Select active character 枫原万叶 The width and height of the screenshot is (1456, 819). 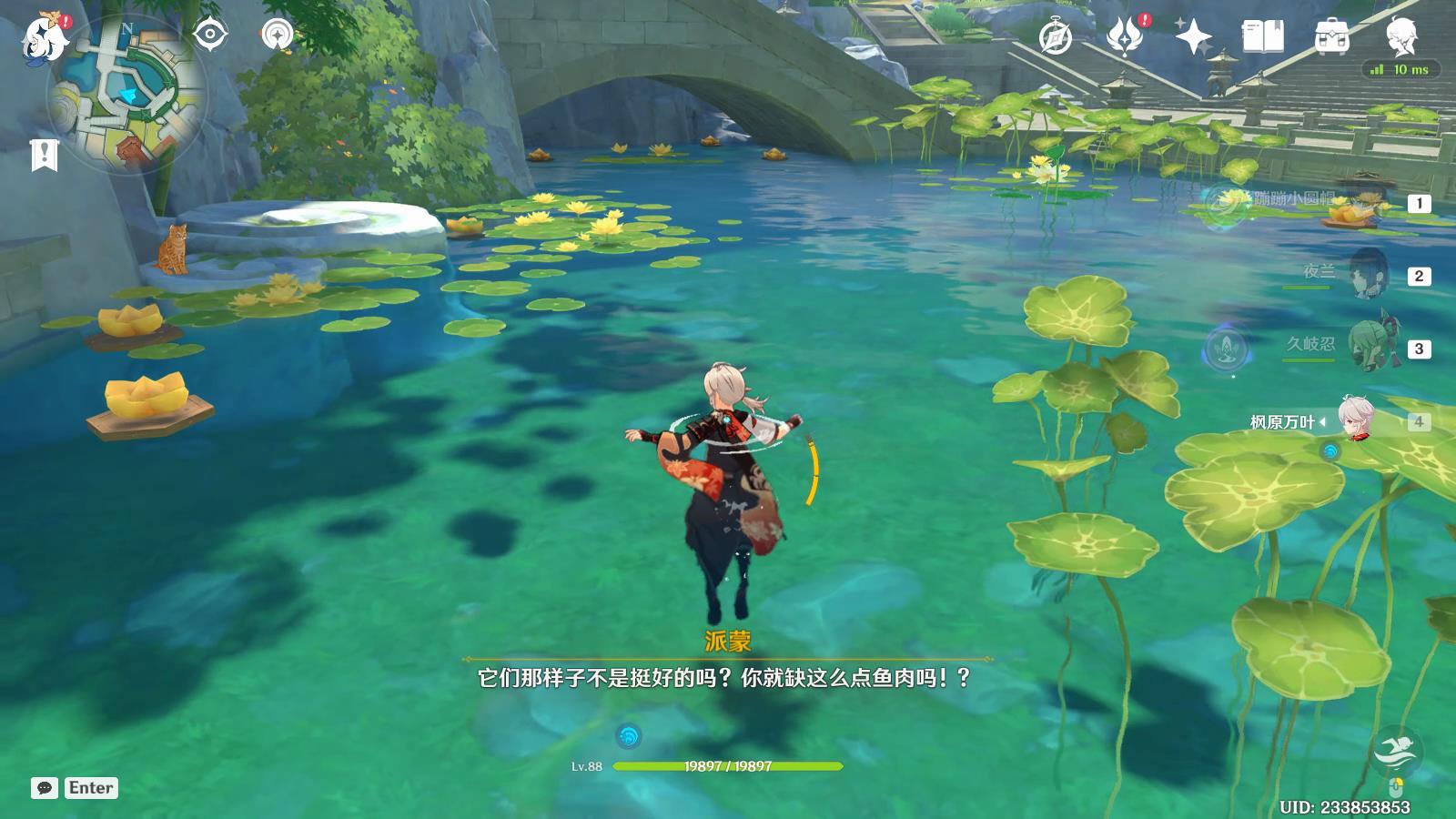[1356, 421]
